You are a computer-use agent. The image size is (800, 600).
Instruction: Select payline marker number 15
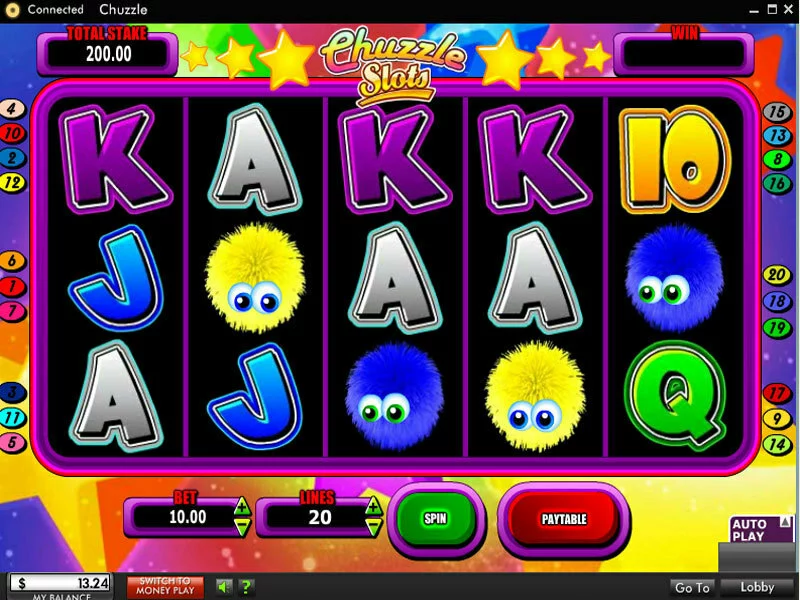tap(777, 112)
